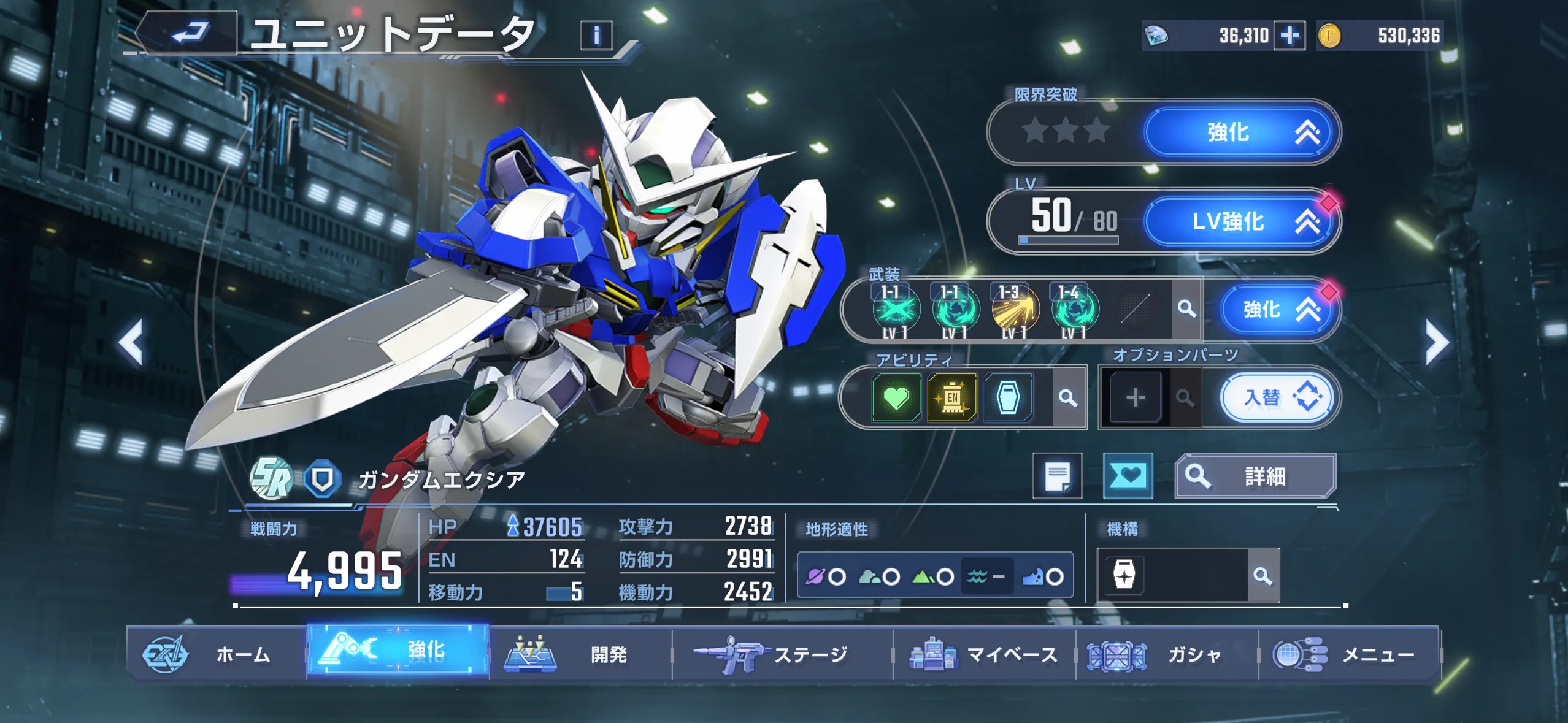
Task: Open the LV強化 level upgrade
Action: click(x=1239, y=221)
